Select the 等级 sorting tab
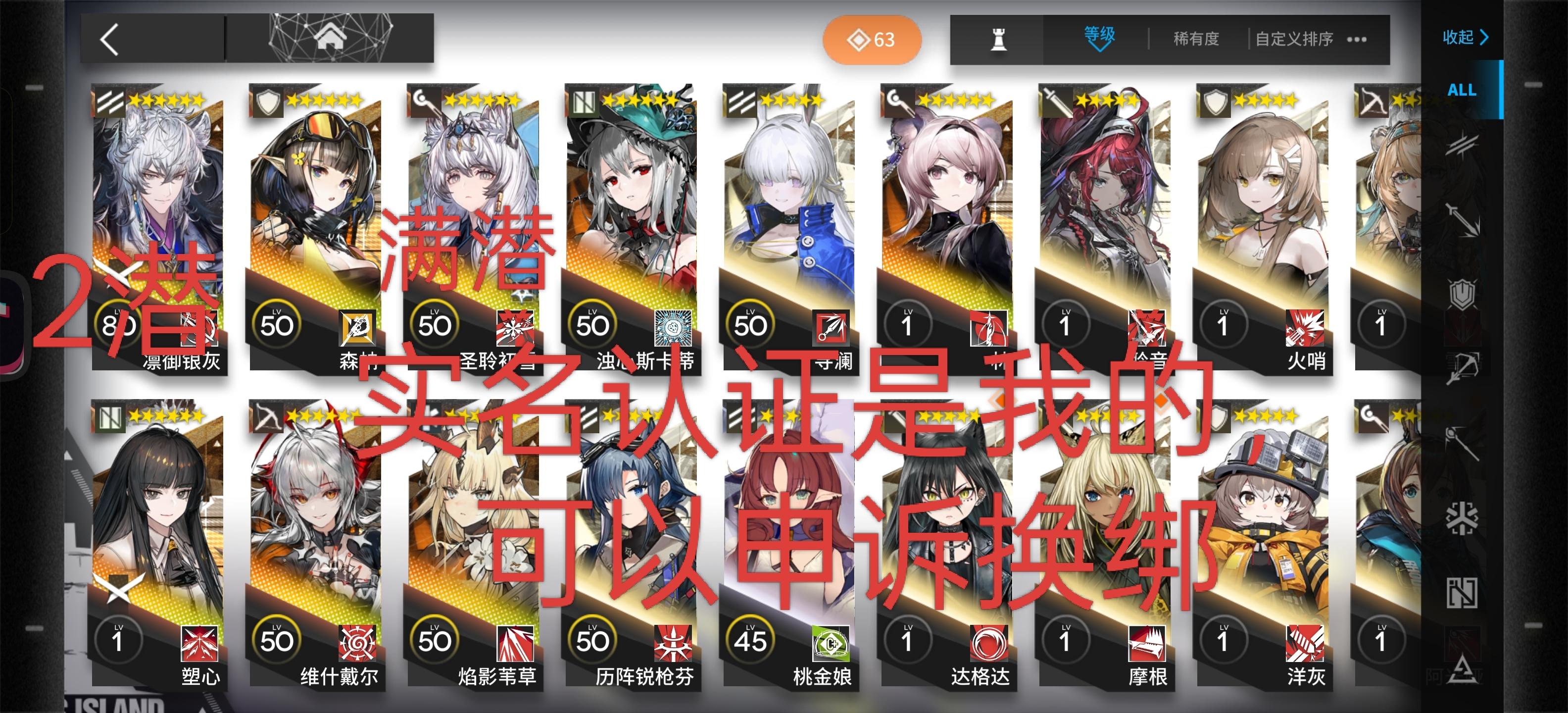 tap(1100, 35)
